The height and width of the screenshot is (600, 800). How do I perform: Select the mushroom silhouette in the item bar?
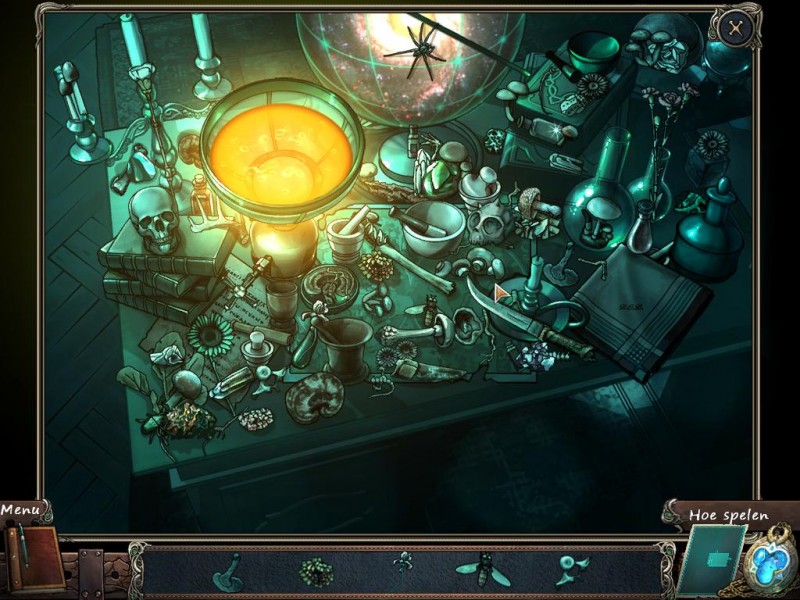click(229, 571)
